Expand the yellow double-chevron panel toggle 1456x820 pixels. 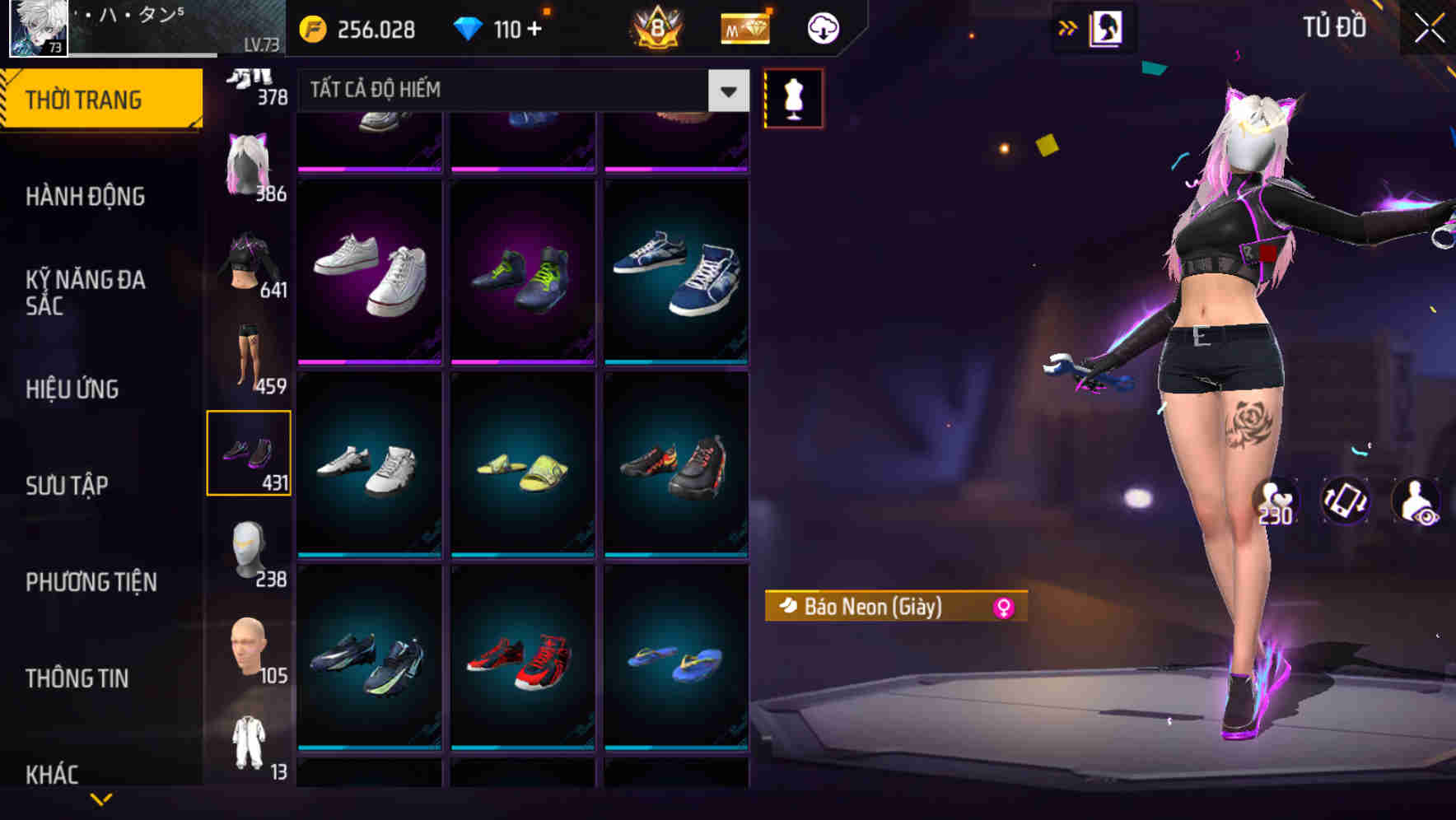pos(1067,26)
